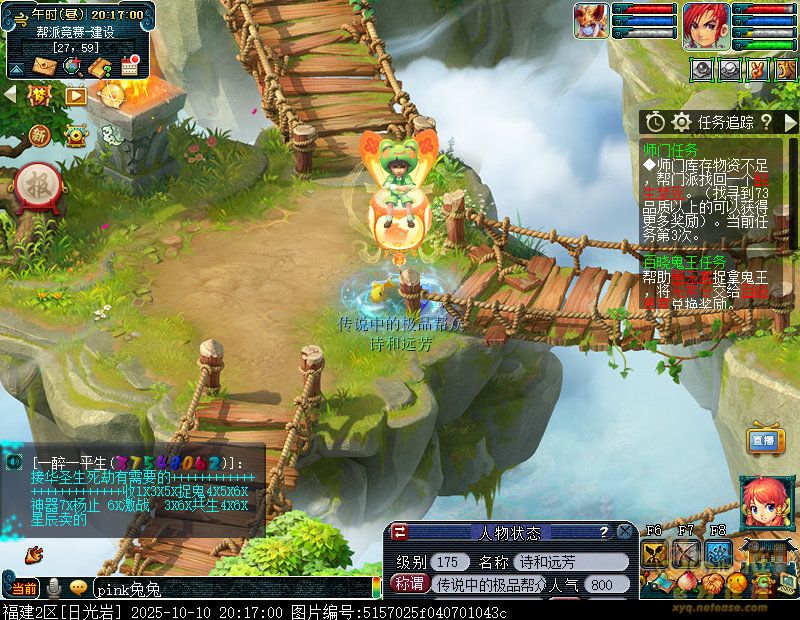Open the red drum 报 button
The image size is (800, 620).
(x=38, y=184)
